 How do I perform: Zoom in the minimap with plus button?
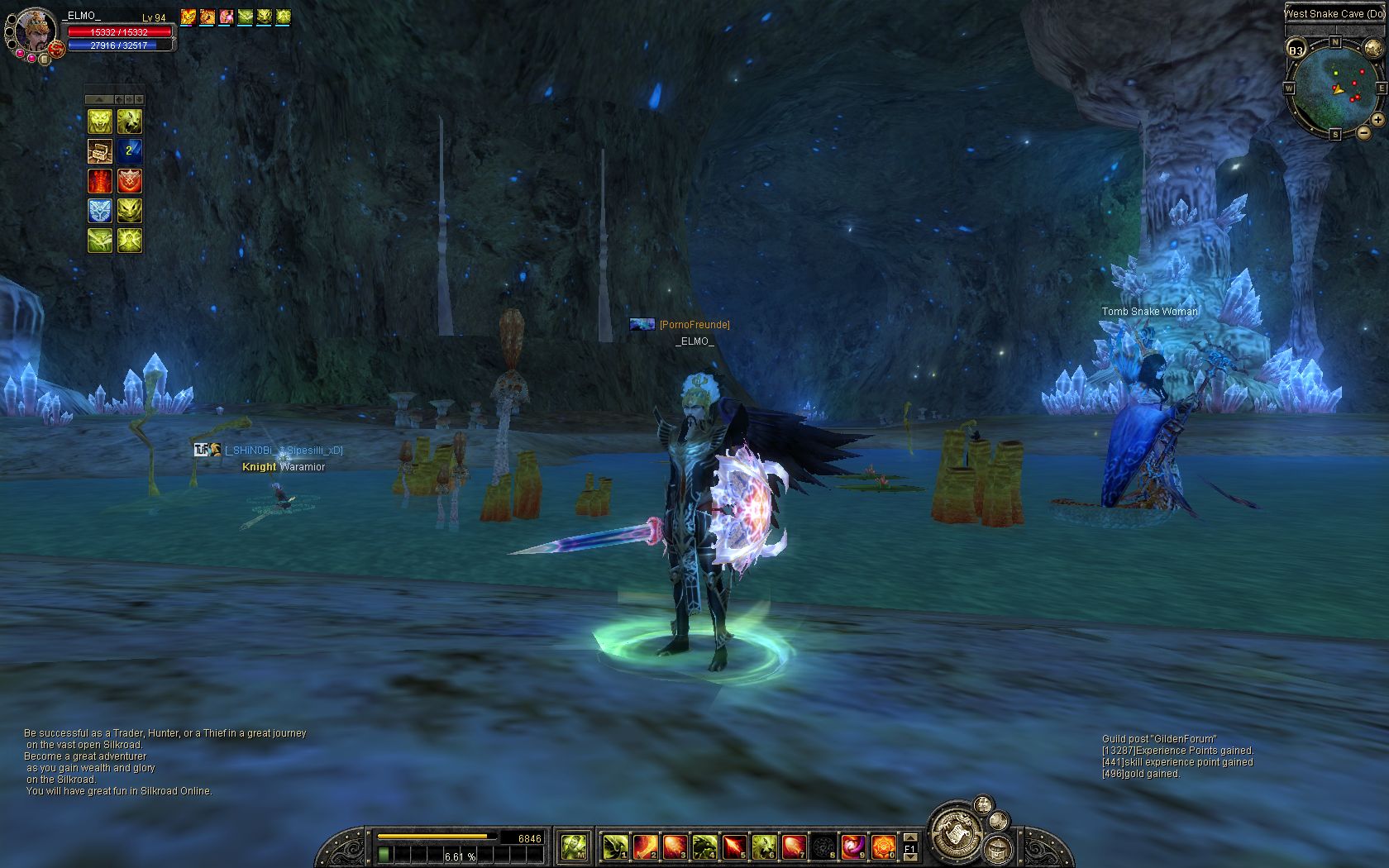(x=1378, y=120)
